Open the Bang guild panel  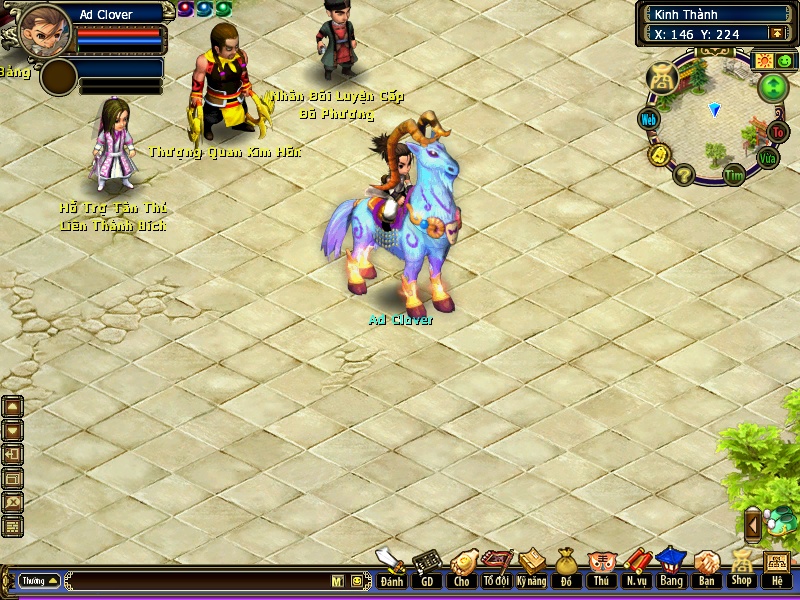(x=671, y=570)
